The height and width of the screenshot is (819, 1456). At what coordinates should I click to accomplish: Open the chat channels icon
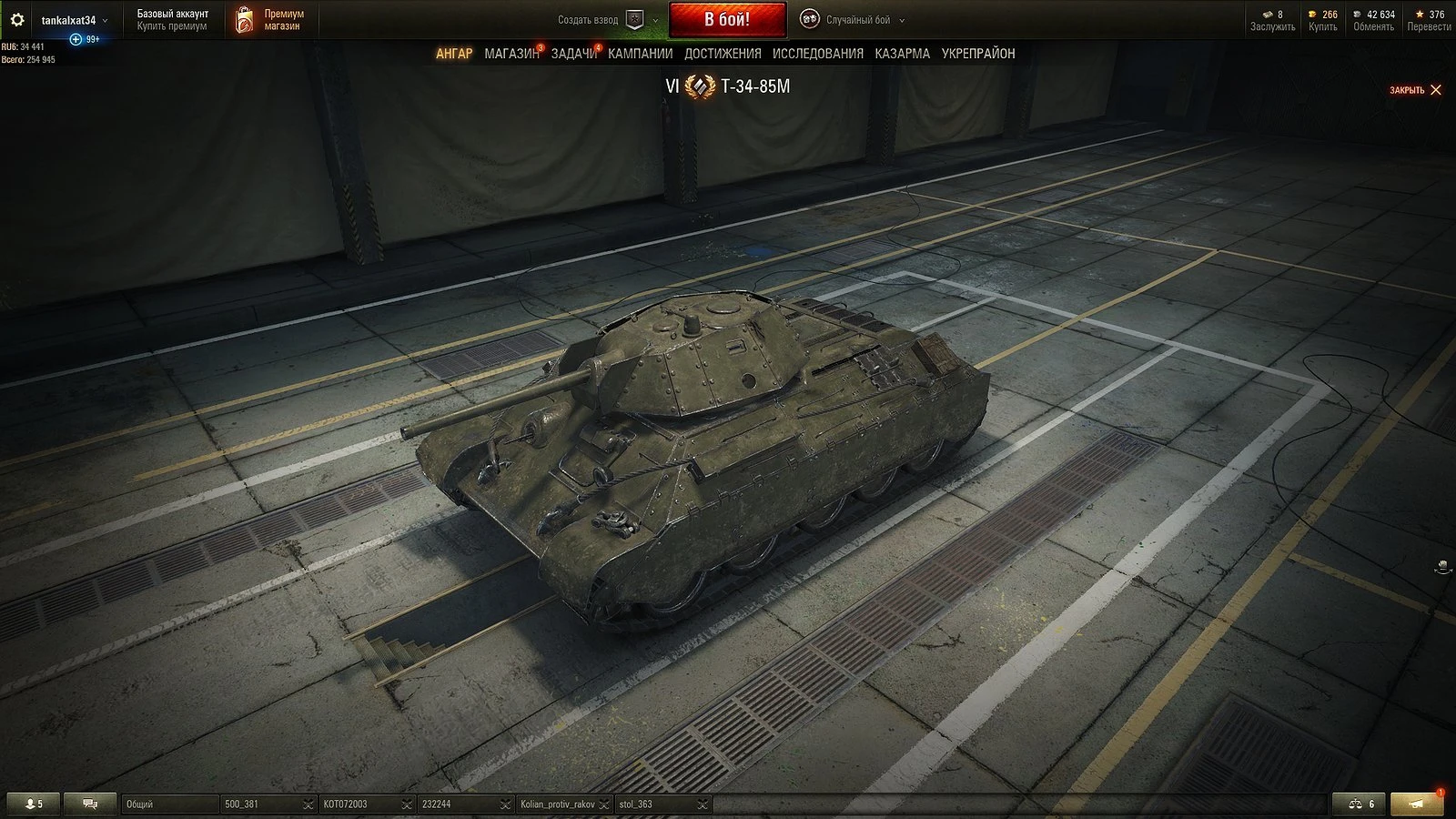click(x=89, y=804)
